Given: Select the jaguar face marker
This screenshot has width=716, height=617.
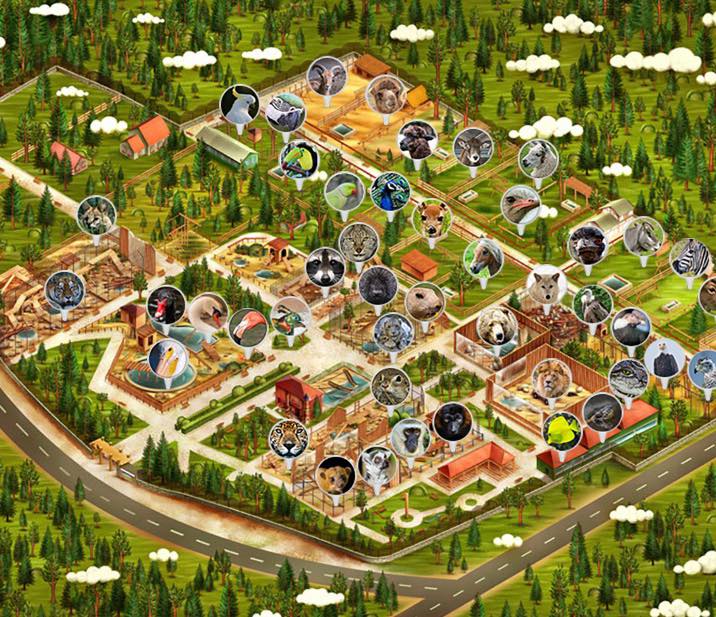Looking at the screenshot, I should click(288, 438).
